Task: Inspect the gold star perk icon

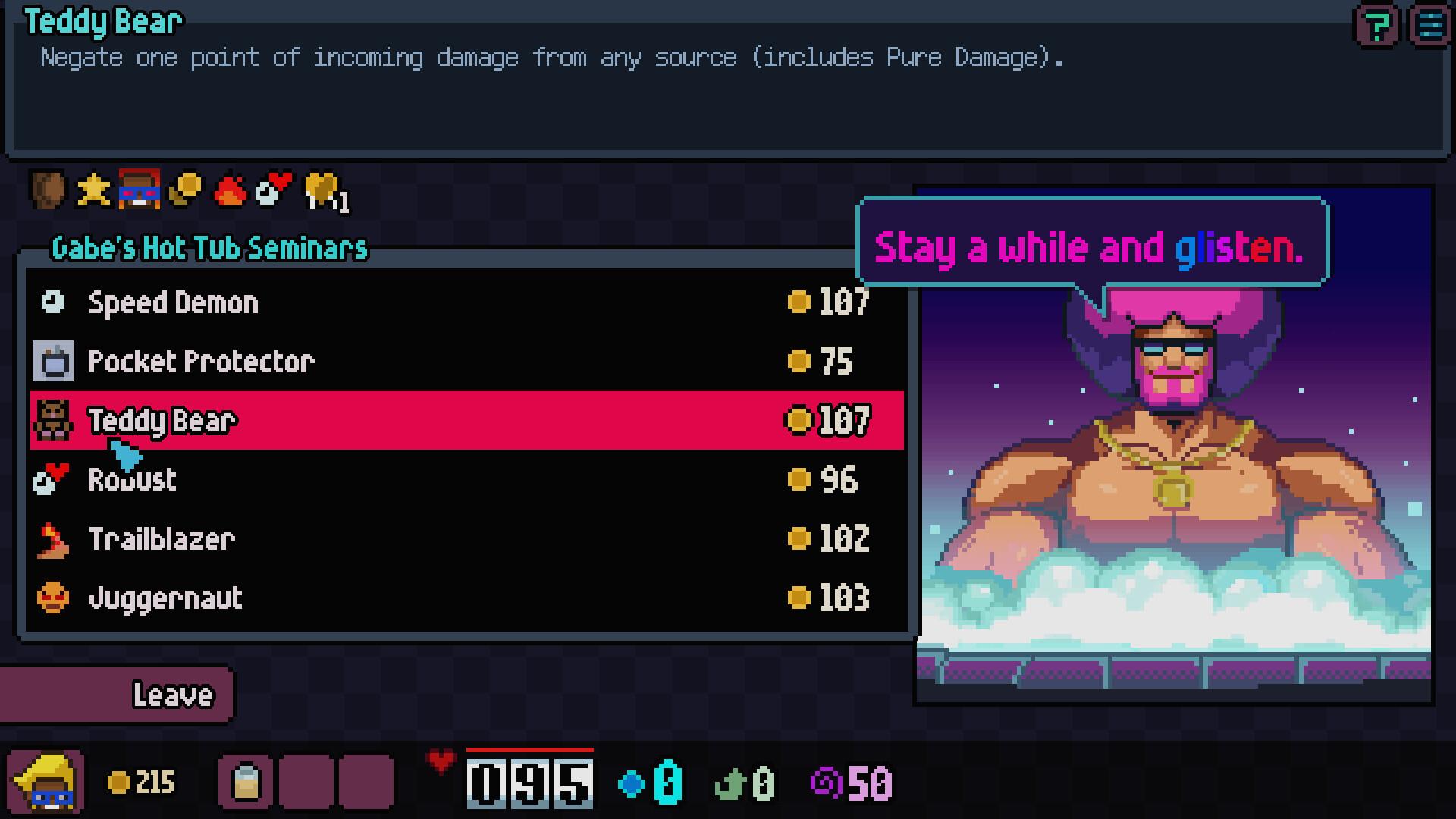Action: (x=93, y=190)
